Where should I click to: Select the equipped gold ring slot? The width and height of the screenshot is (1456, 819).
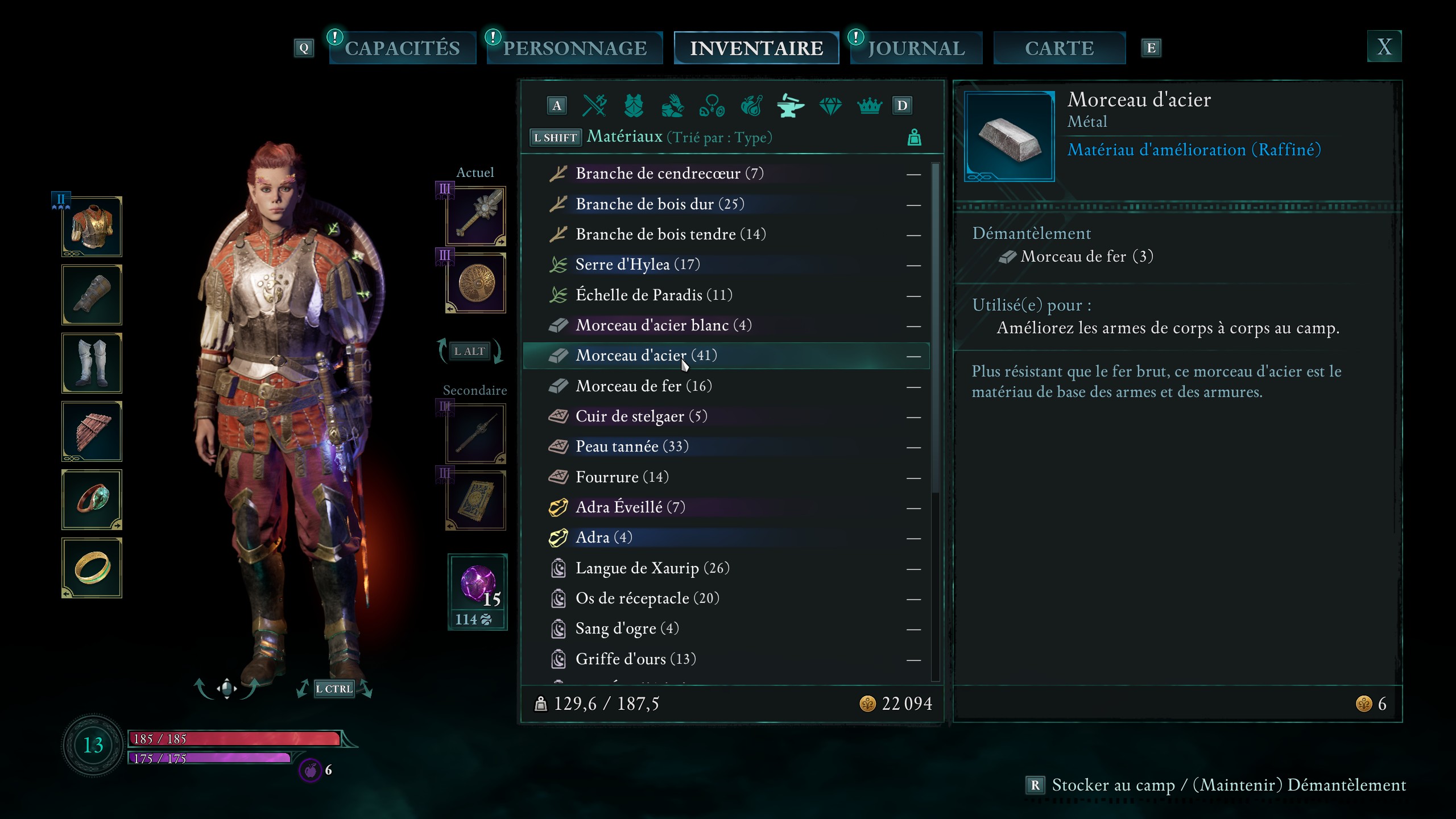coord(92,568)
